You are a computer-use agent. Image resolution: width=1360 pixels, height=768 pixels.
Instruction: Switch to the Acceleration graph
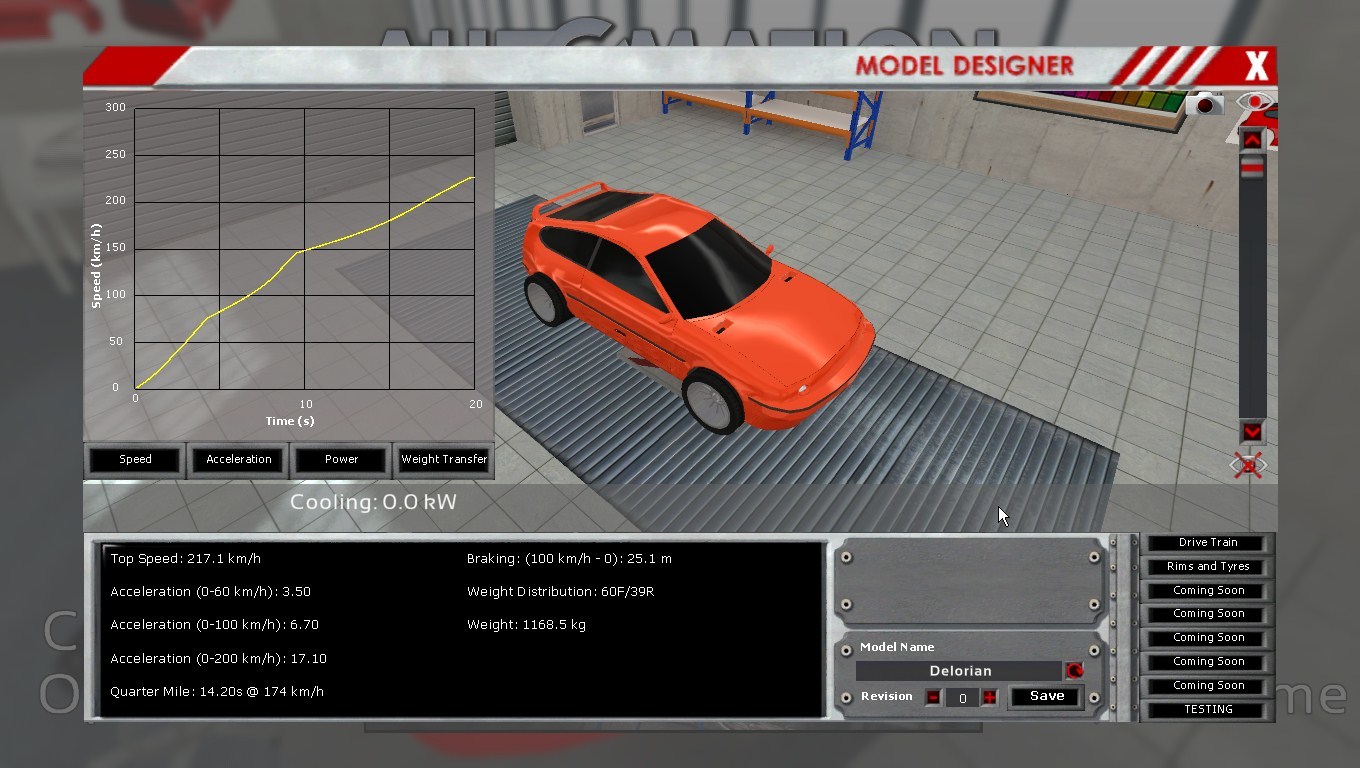[239, 460]
